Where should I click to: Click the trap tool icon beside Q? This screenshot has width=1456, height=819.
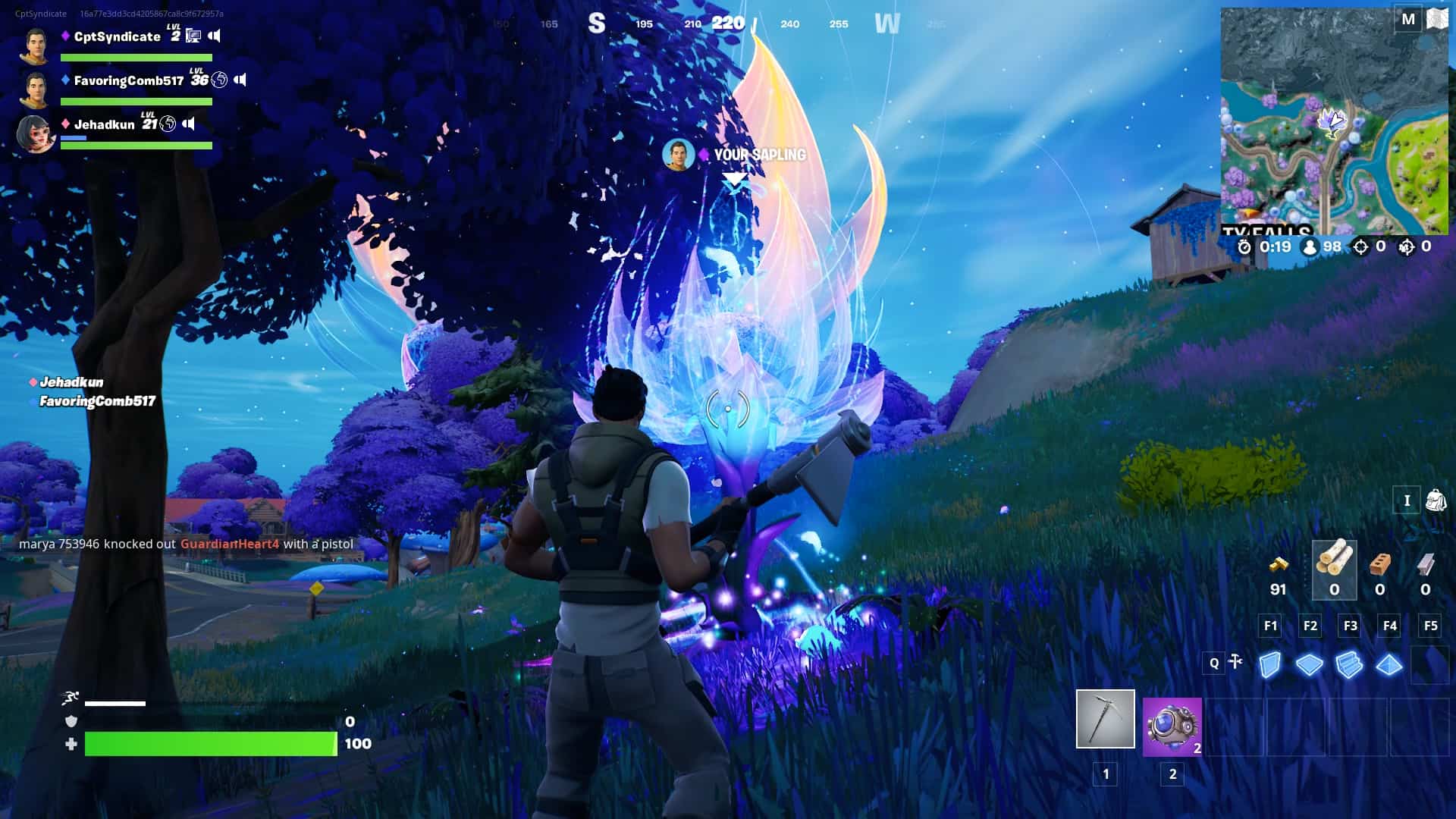pos(1235,663)
